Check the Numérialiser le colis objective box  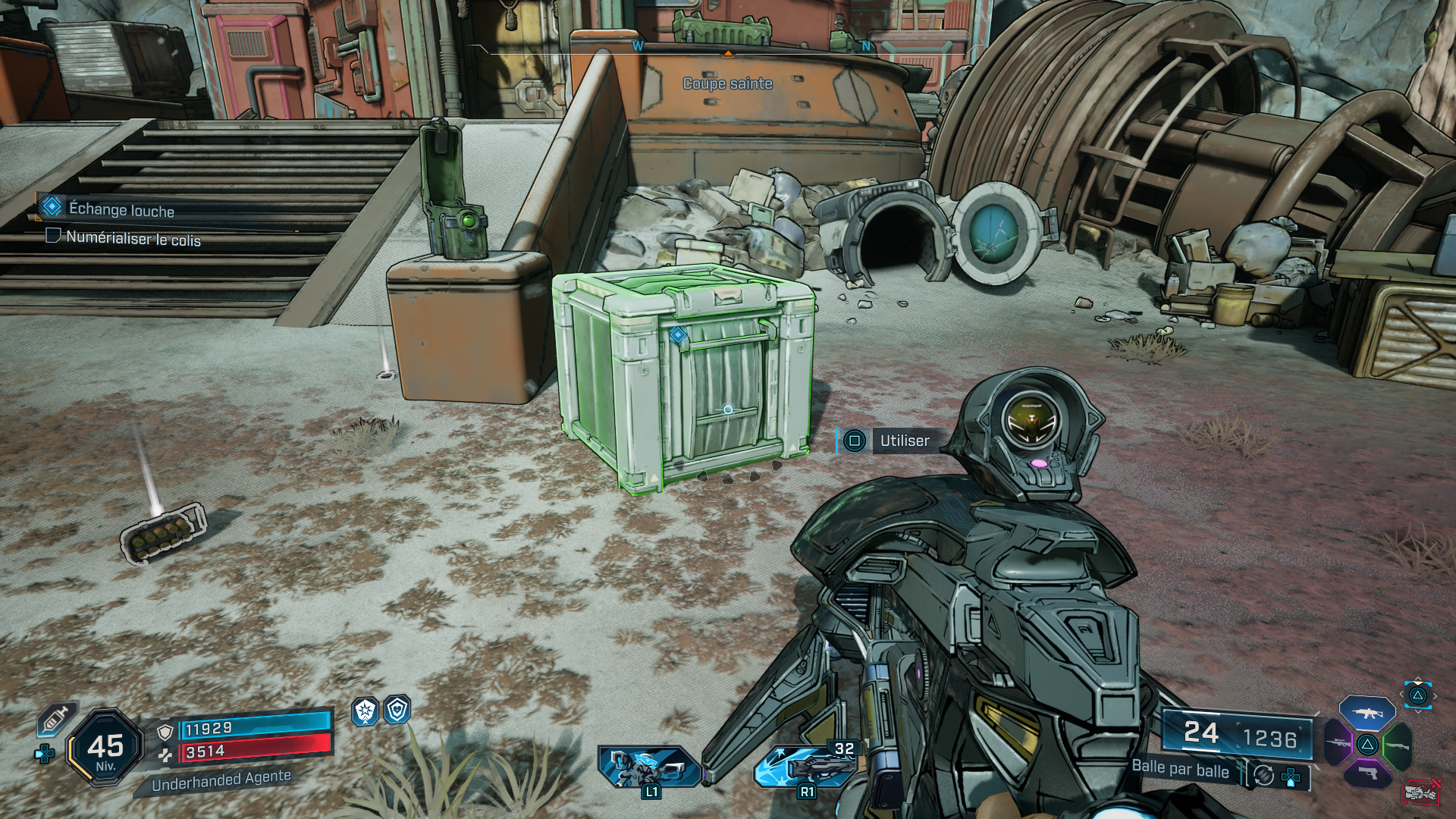[53, 236]
